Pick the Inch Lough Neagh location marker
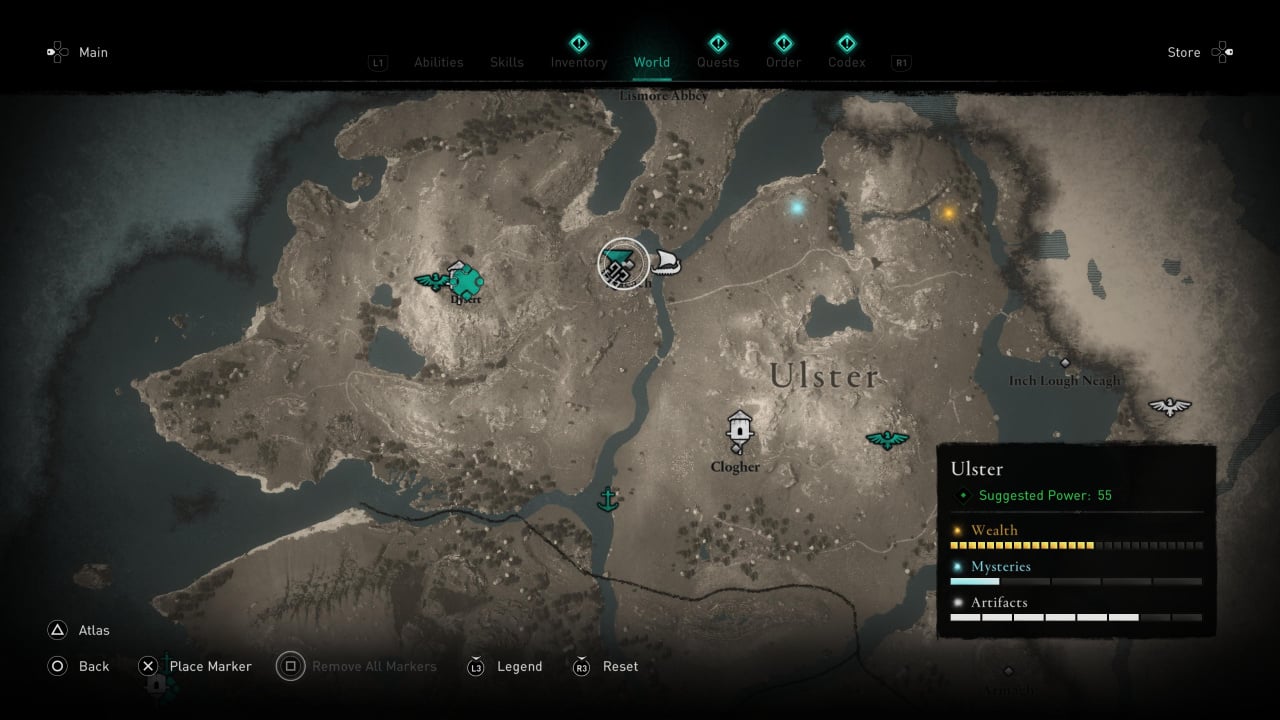 [1065, 363]
